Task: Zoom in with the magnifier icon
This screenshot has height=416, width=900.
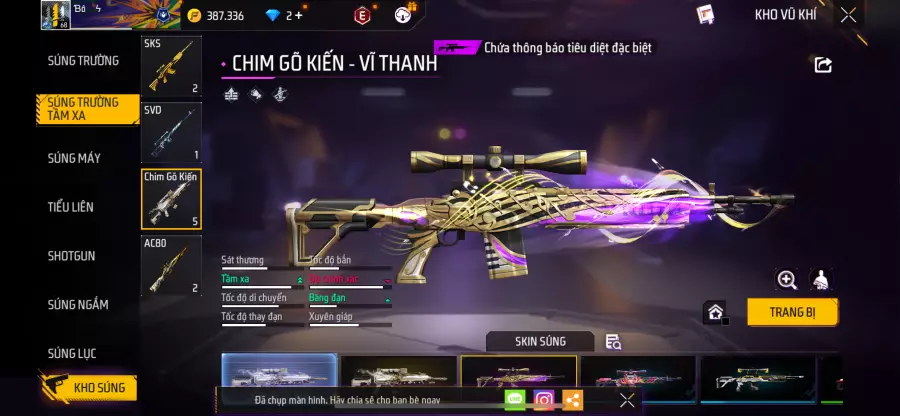Action: point(787,280)
